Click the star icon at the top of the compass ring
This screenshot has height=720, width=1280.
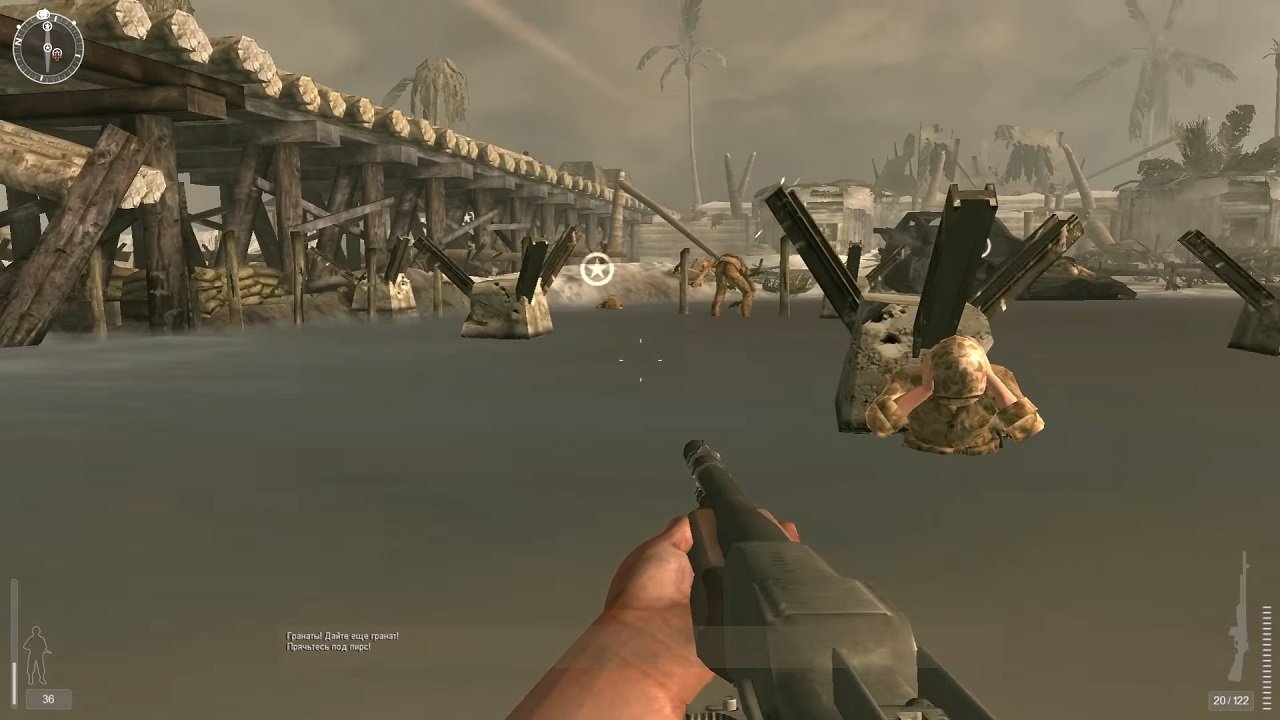[44, 14]
